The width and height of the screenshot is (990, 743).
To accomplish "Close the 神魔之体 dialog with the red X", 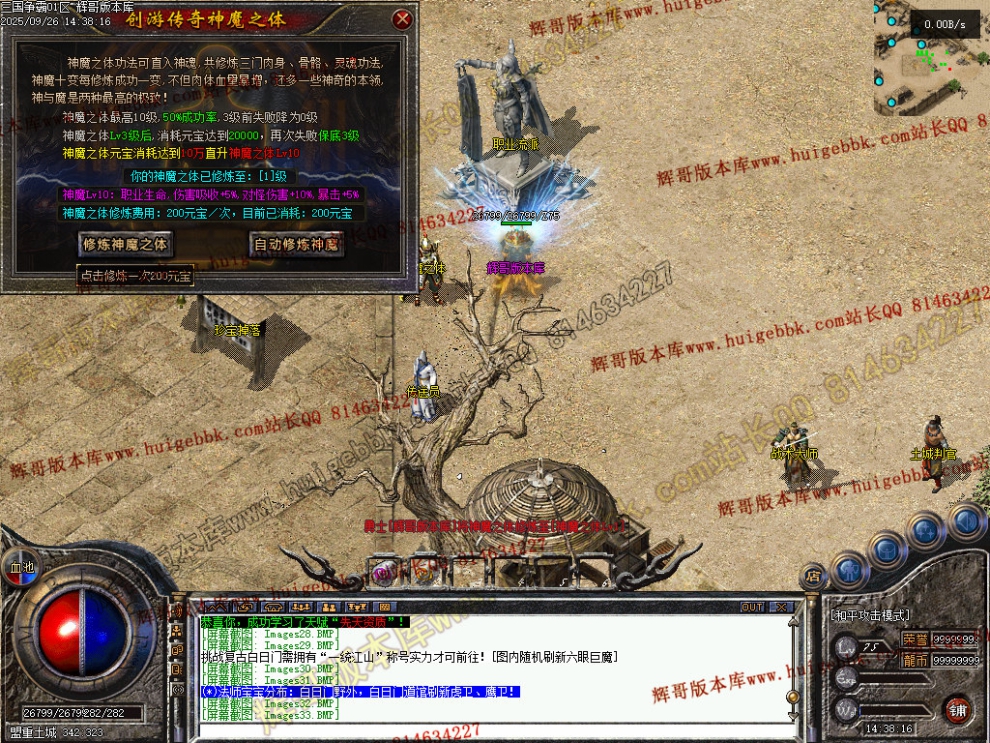I will (402, 19).
